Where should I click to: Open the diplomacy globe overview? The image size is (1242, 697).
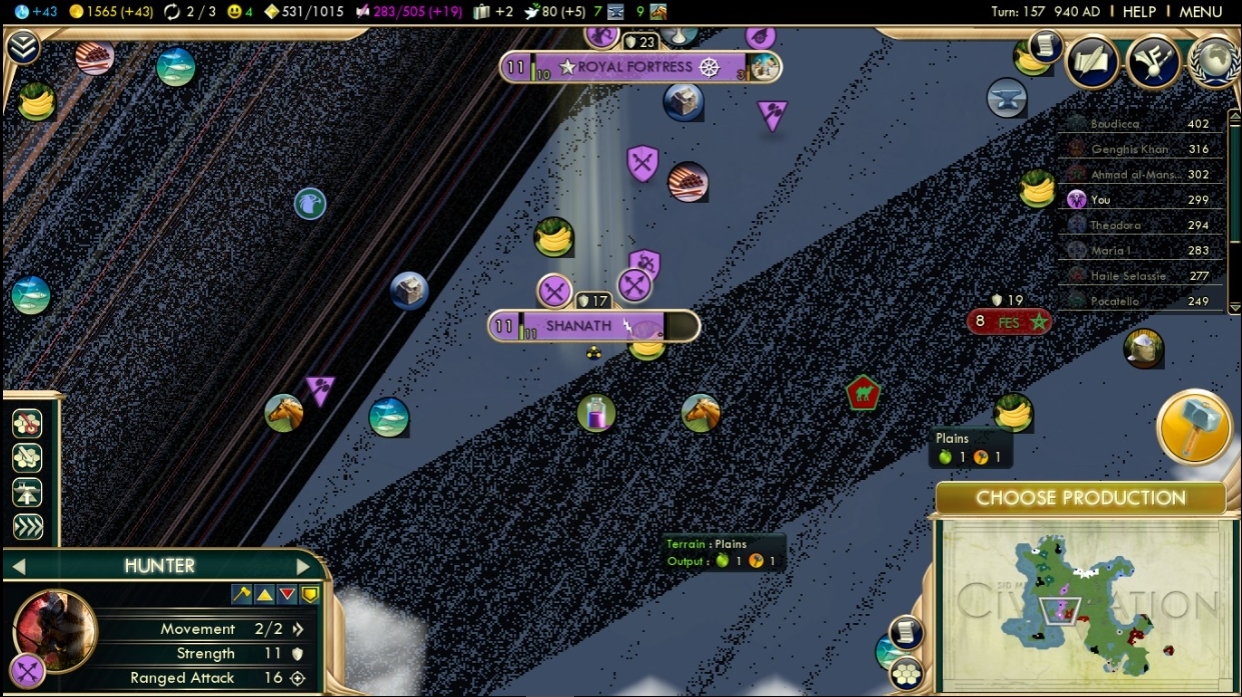coord(1215,62)
